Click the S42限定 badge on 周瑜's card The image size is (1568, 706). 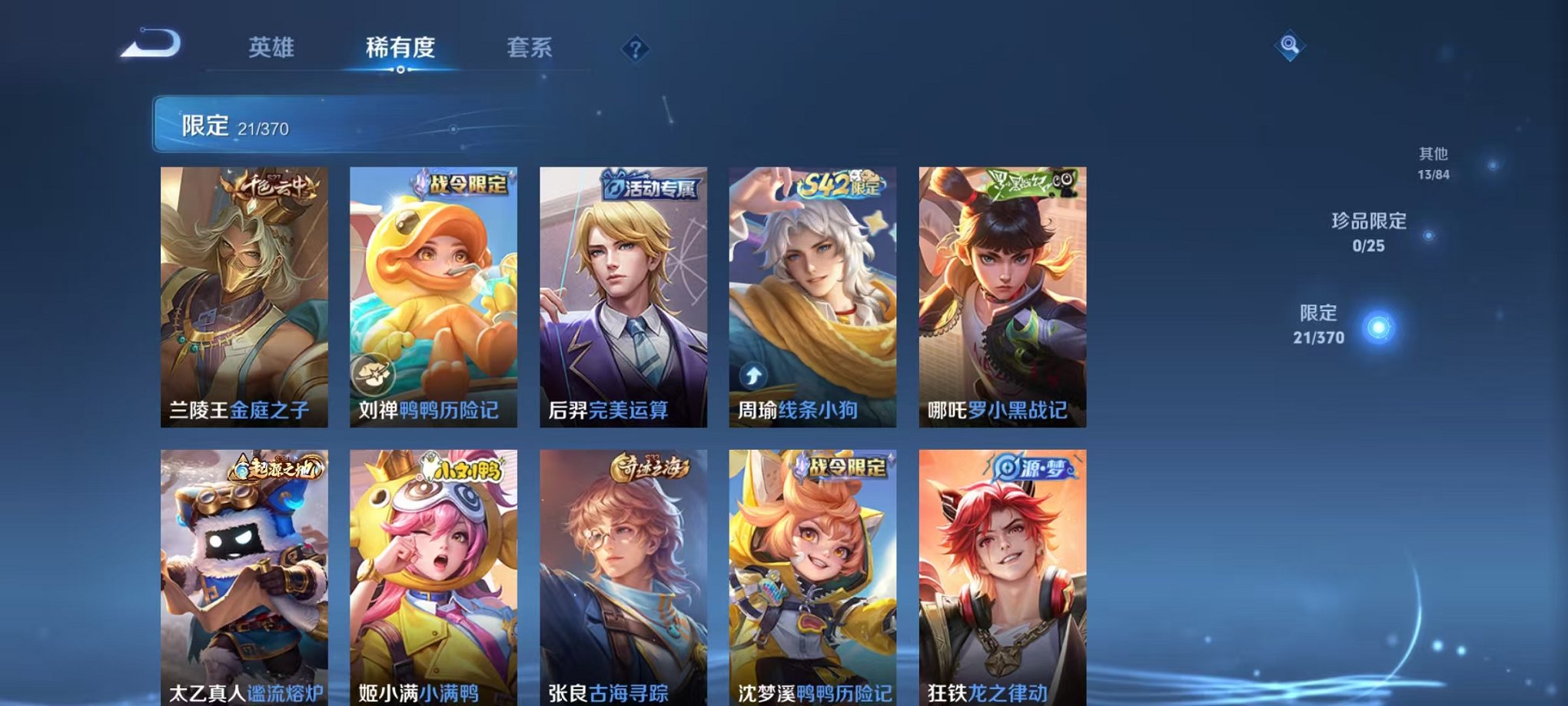pos(839,185)
